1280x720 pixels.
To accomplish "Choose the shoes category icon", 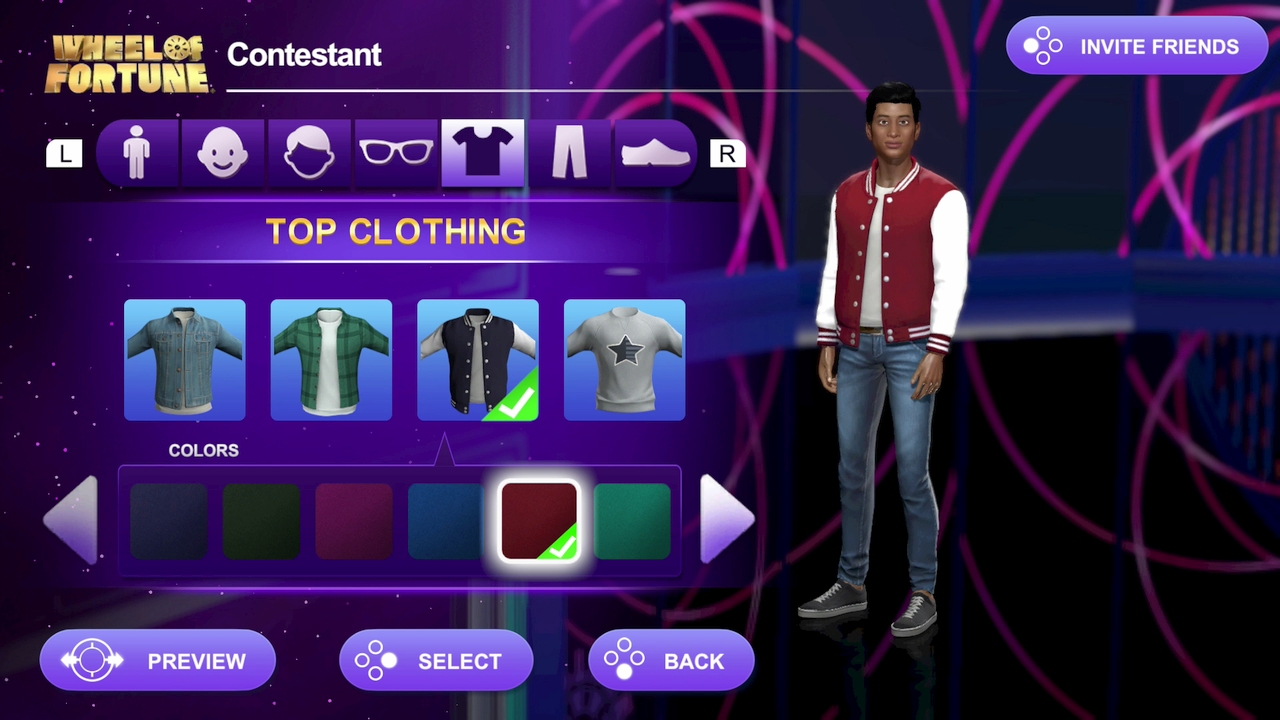I will tap(654, 152).
